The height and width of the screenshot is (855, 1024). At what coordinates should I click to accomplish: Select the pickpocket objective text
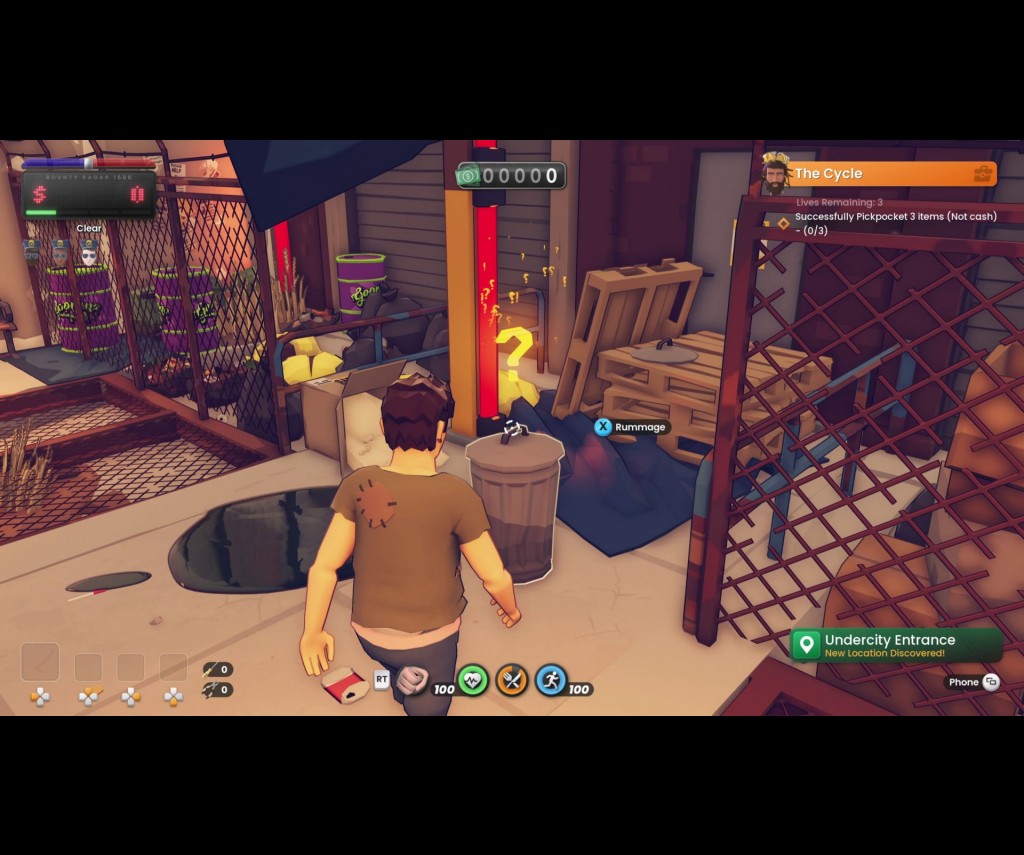[x=894, y=223]
